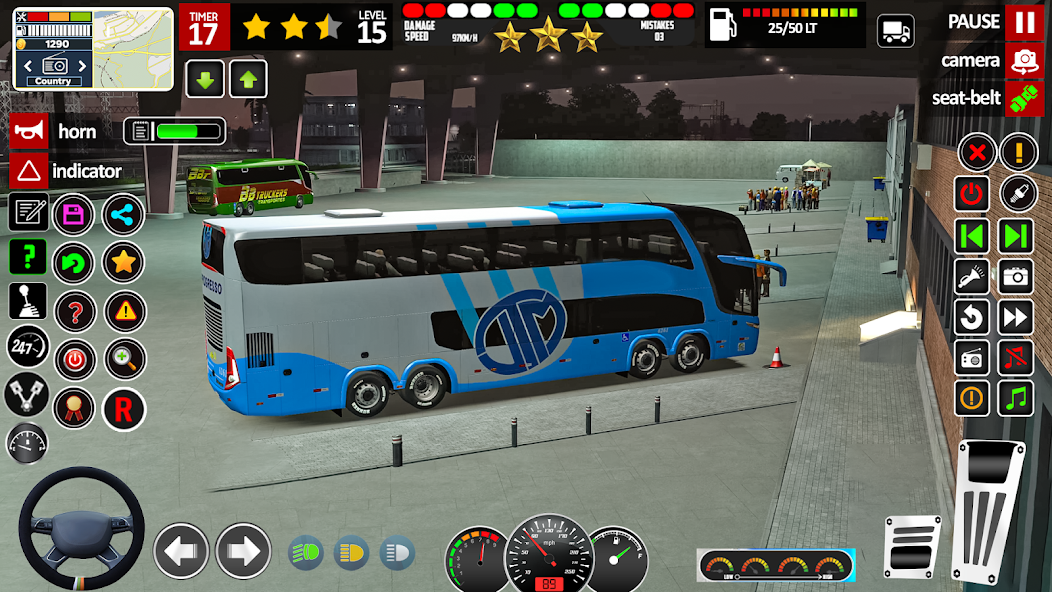Play the green music note icon
The height and width of the screenshot is (592, 1052).
coord(1017,397)
